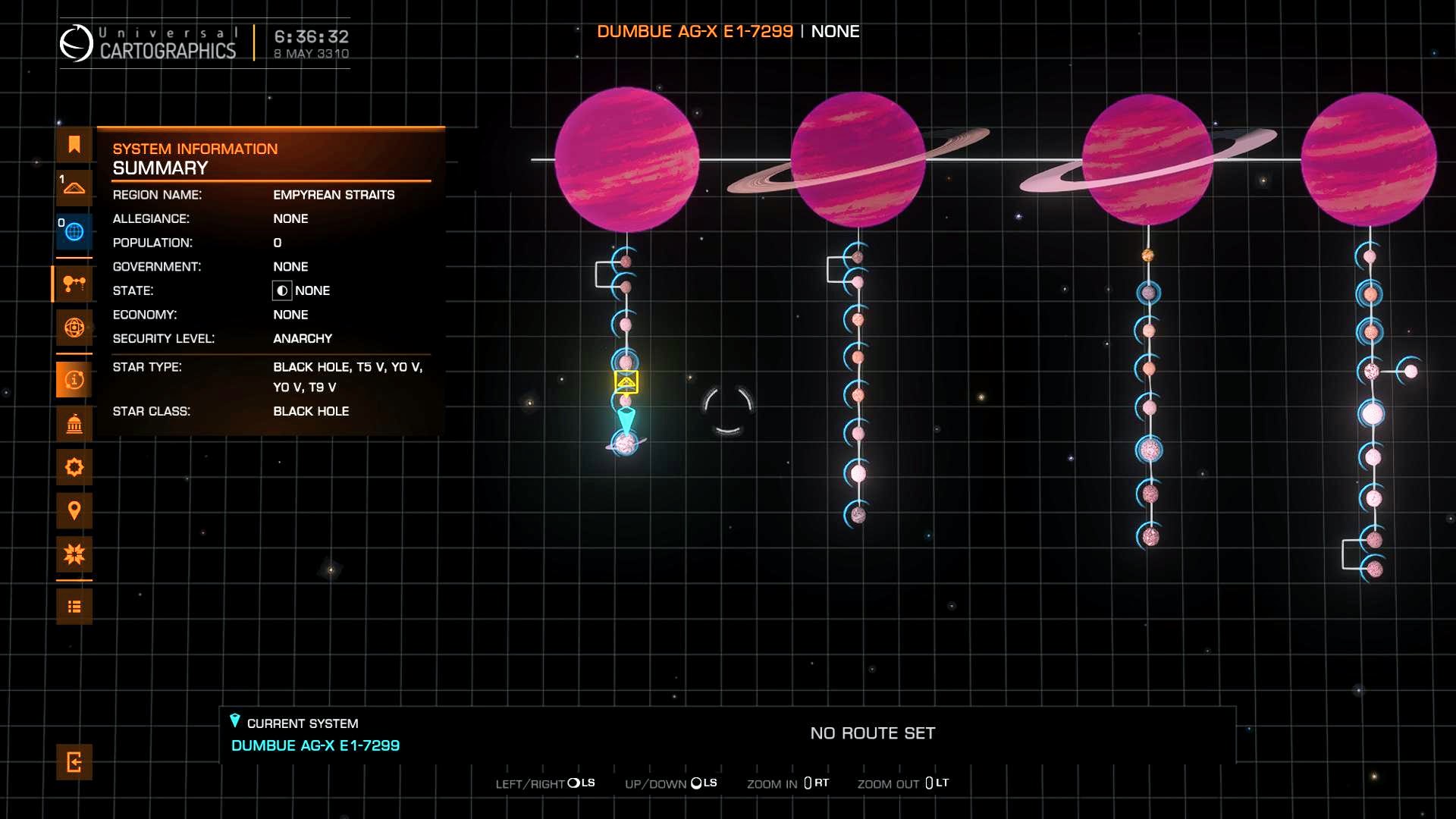Image resolution: width=1456 pixels, height=819 pixels.
Task: Open the factions building icon tab
Action: tap(74, 424)
